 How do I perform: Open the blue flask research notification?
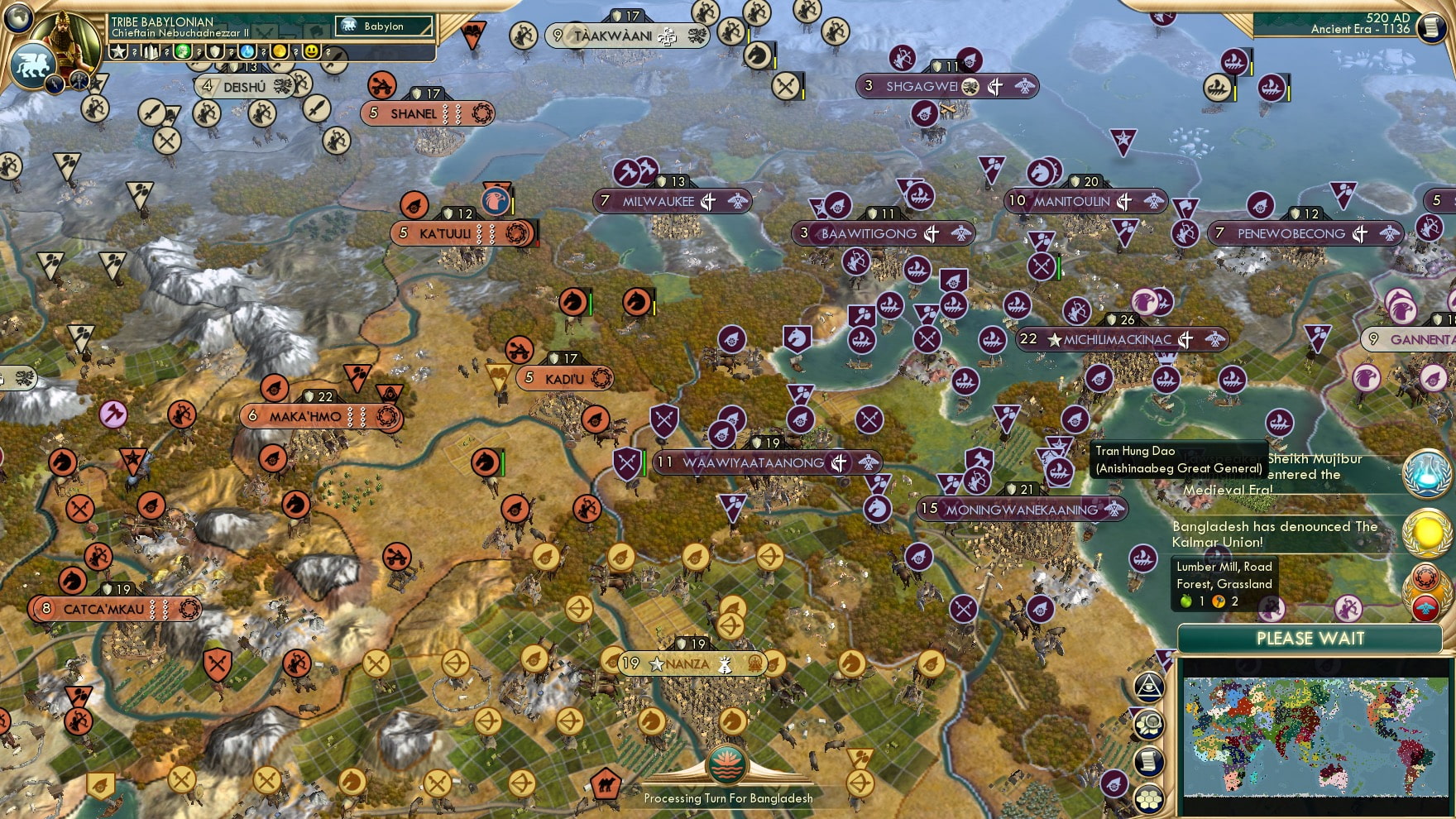click(x=1426, y=474)
